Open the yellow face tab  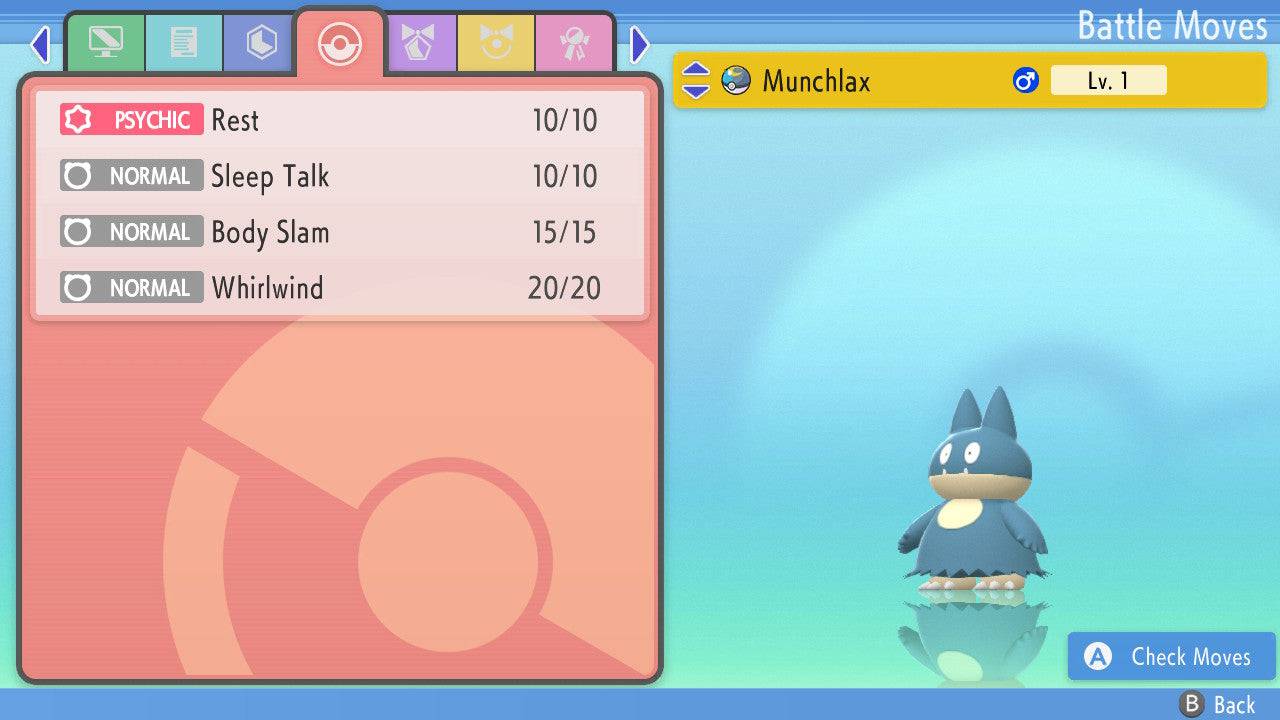pyautogui.click(x=496, y=42)
